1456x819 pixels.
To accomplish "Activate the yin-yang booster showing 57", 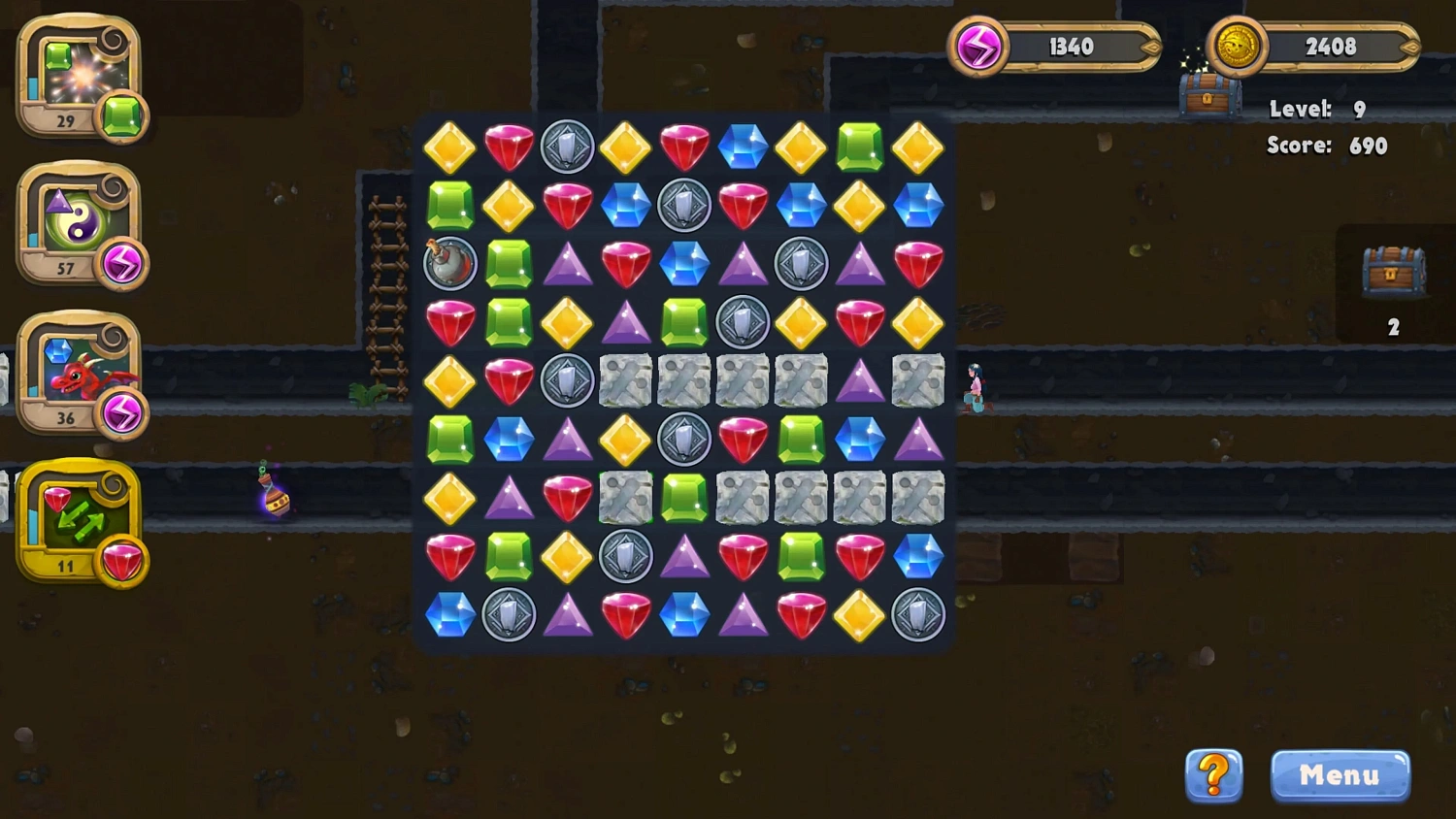I will click(x=80, y=221).
